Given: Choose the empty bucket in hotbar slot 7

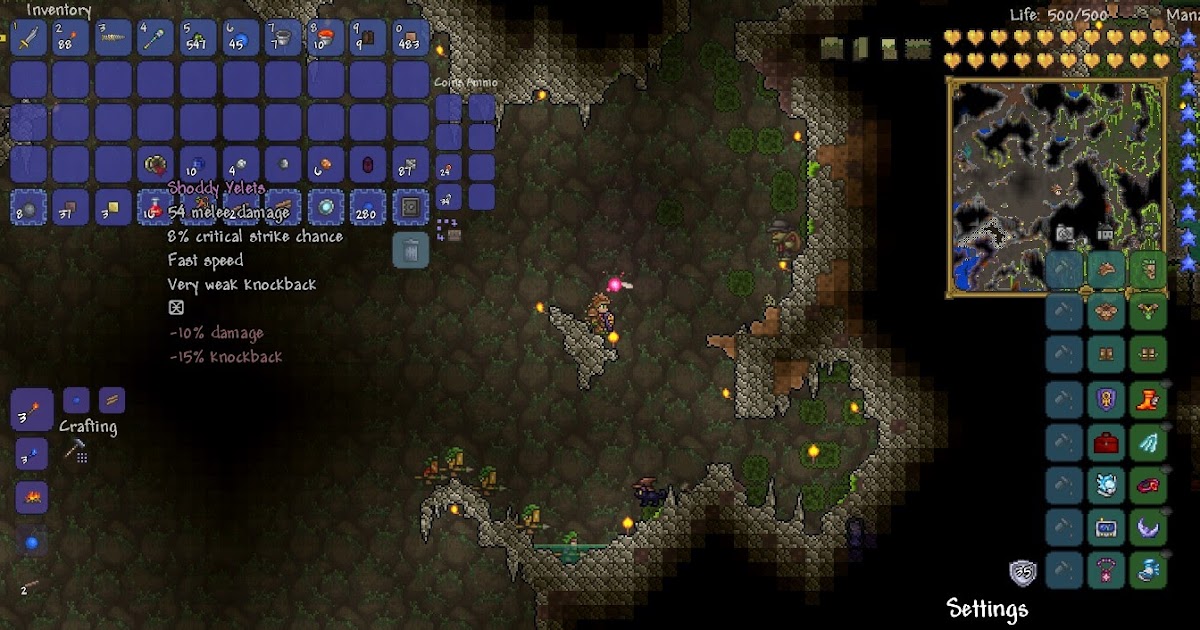Looking at the screenshot, I should [x=283, y=38].
